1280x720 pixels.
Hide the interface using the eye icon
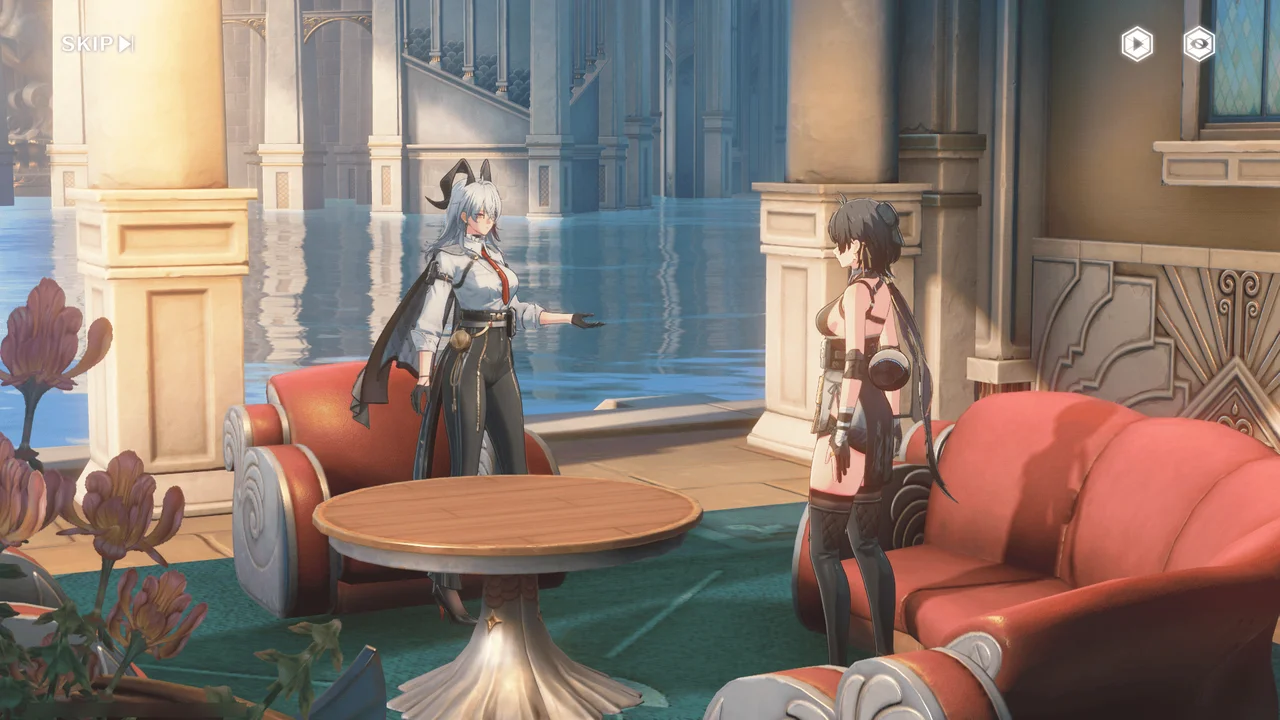pyautogui.click(x=1199, y=44)
